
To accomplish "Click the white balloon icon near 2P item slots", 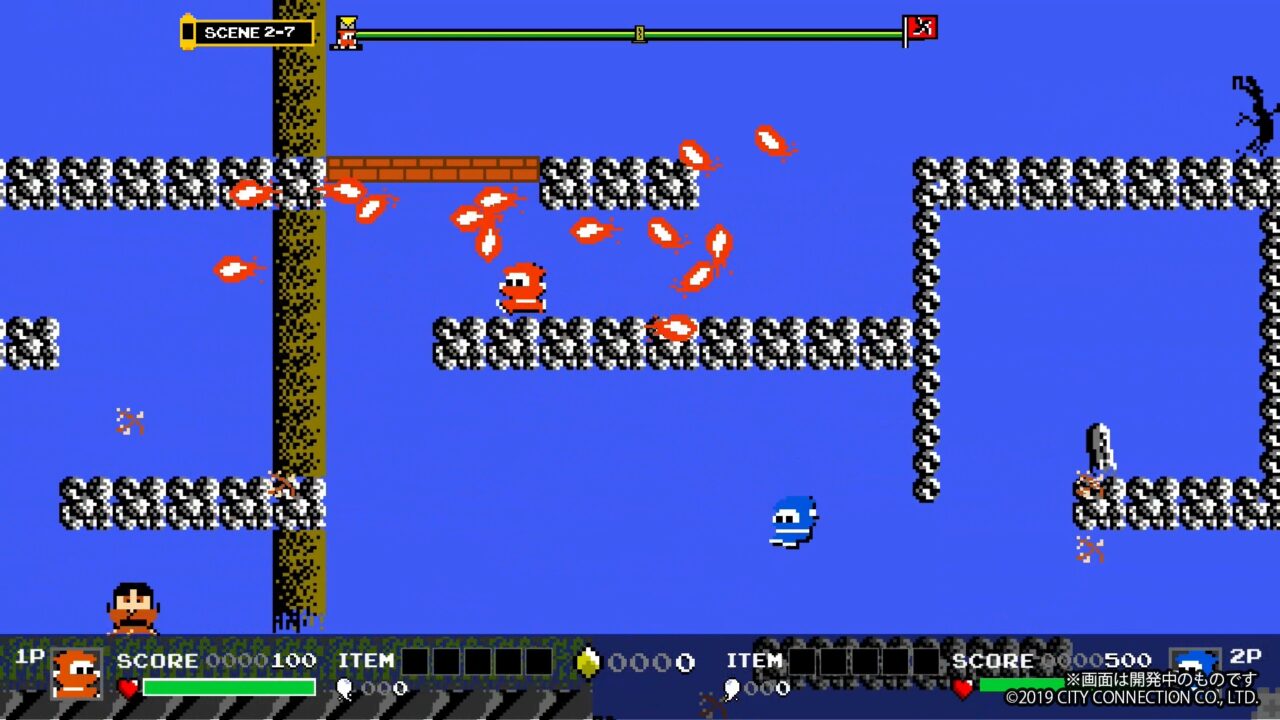I will pos(730,688).
